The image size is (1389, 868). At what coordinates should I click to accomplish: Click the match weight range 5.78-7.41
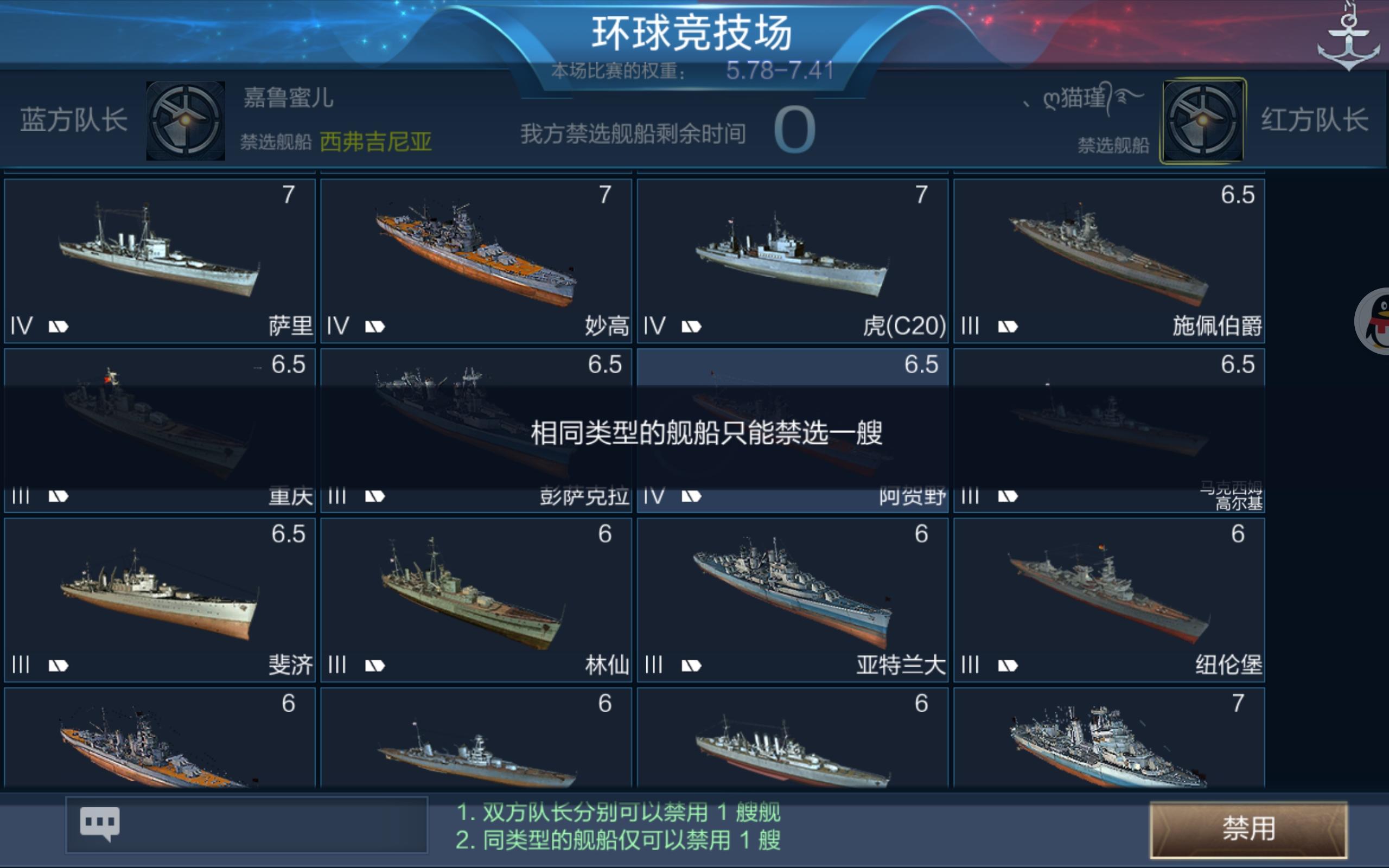(x=781, y=69)
